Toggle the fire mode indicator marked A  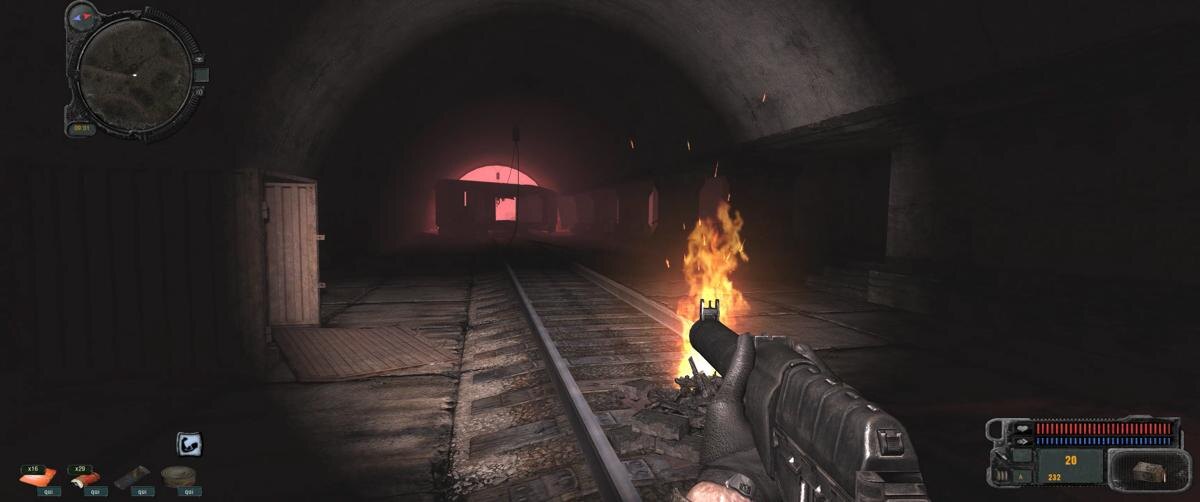[x=1020, y=478]
